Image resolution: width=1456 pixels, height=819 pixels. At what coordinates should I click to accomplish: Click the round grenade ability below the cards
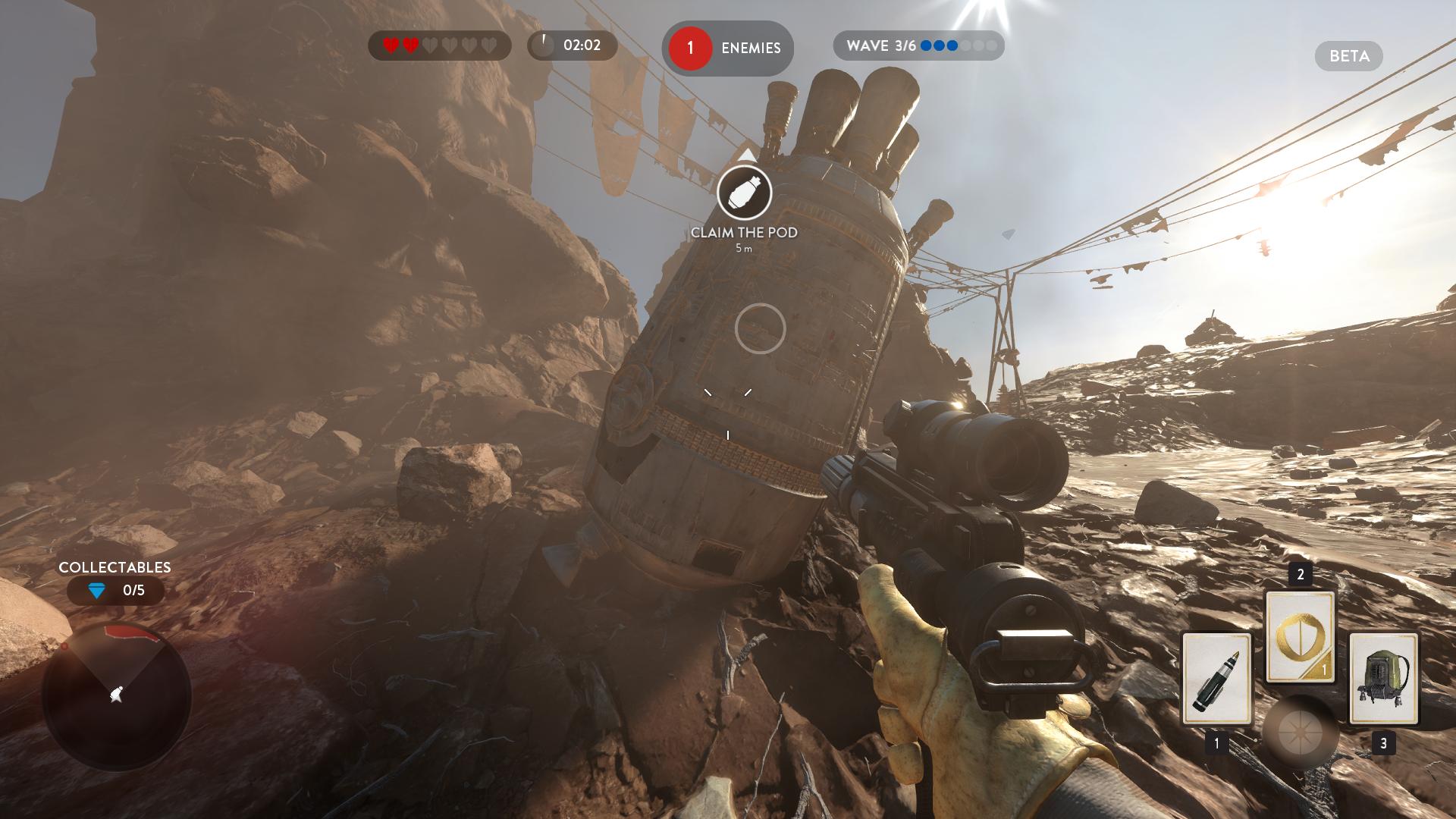tap(1300, 733)
